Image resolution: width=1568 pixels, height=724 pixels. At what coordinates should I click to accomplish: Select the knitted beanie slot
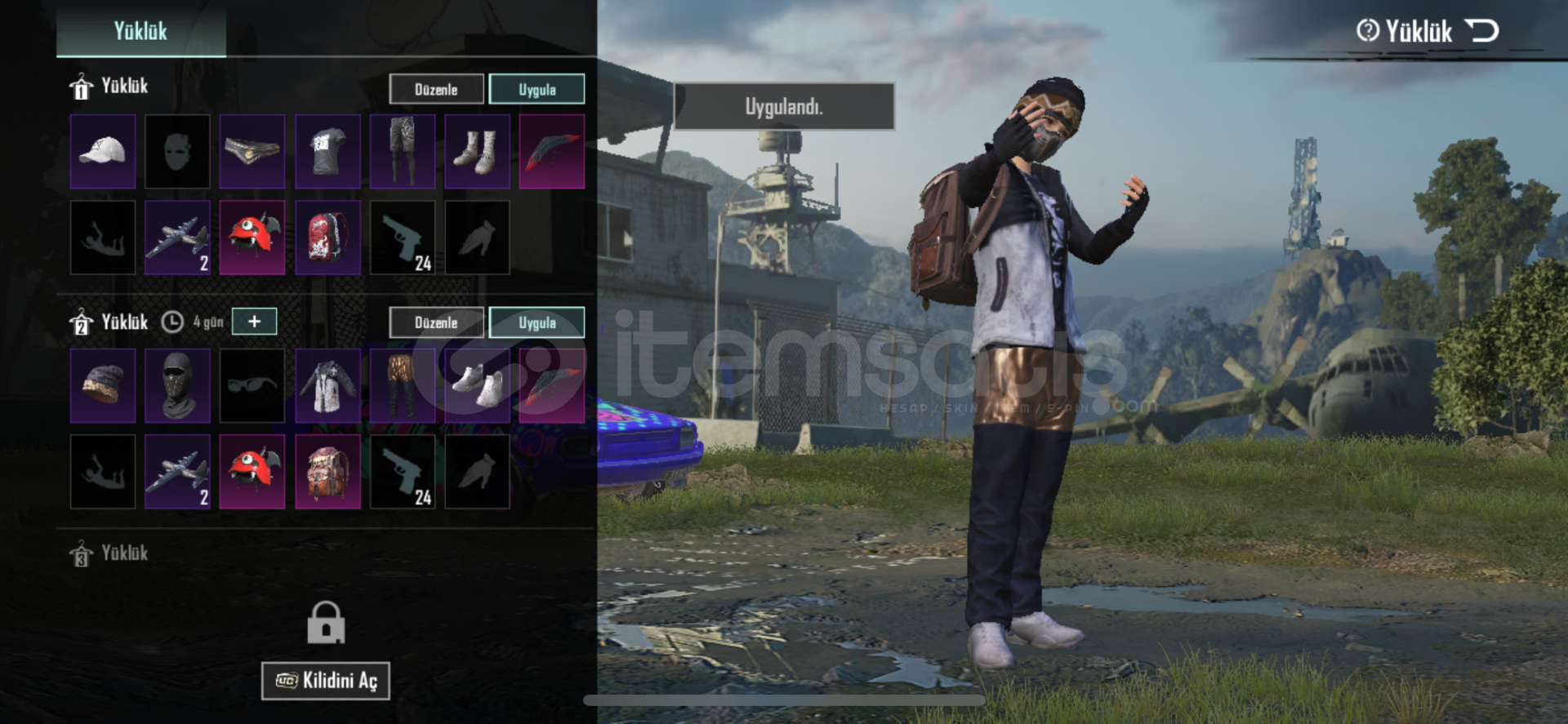pyautogui.click(x=103, y=386)
